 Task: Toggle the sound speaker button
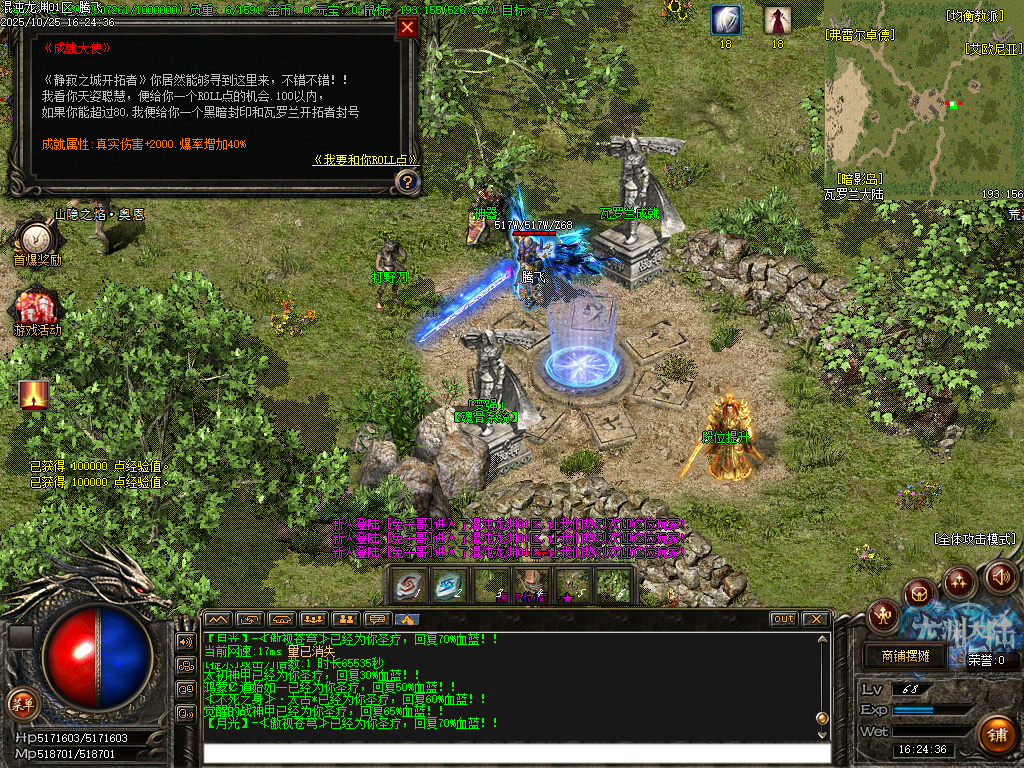pos(1001,576)
